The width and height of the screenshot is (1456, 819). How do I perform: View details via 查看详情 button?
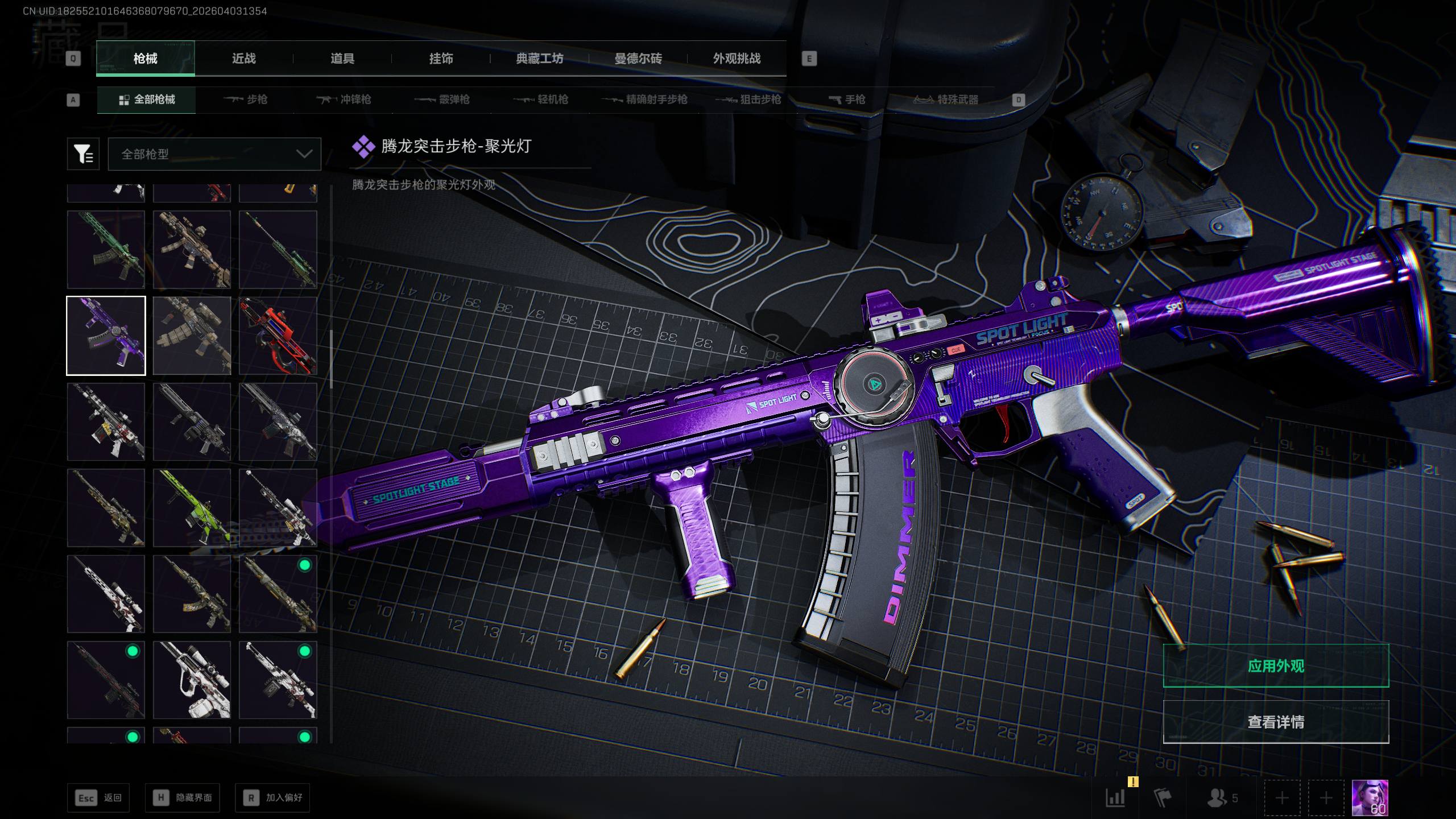pos(1276,722)
